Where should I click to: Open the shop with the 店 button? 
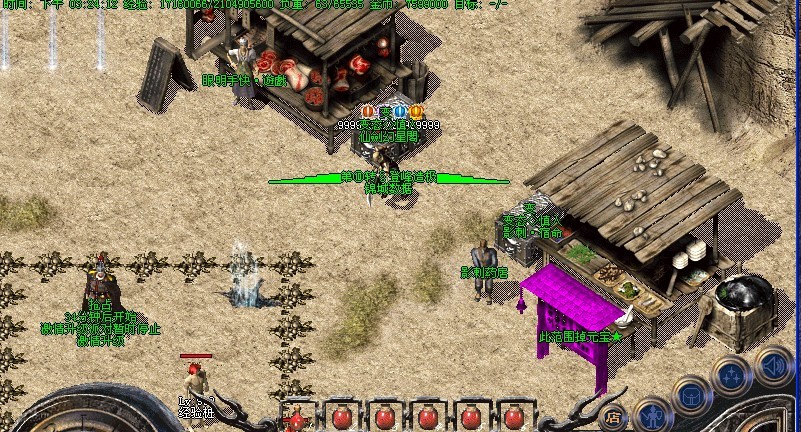point(614,417)
